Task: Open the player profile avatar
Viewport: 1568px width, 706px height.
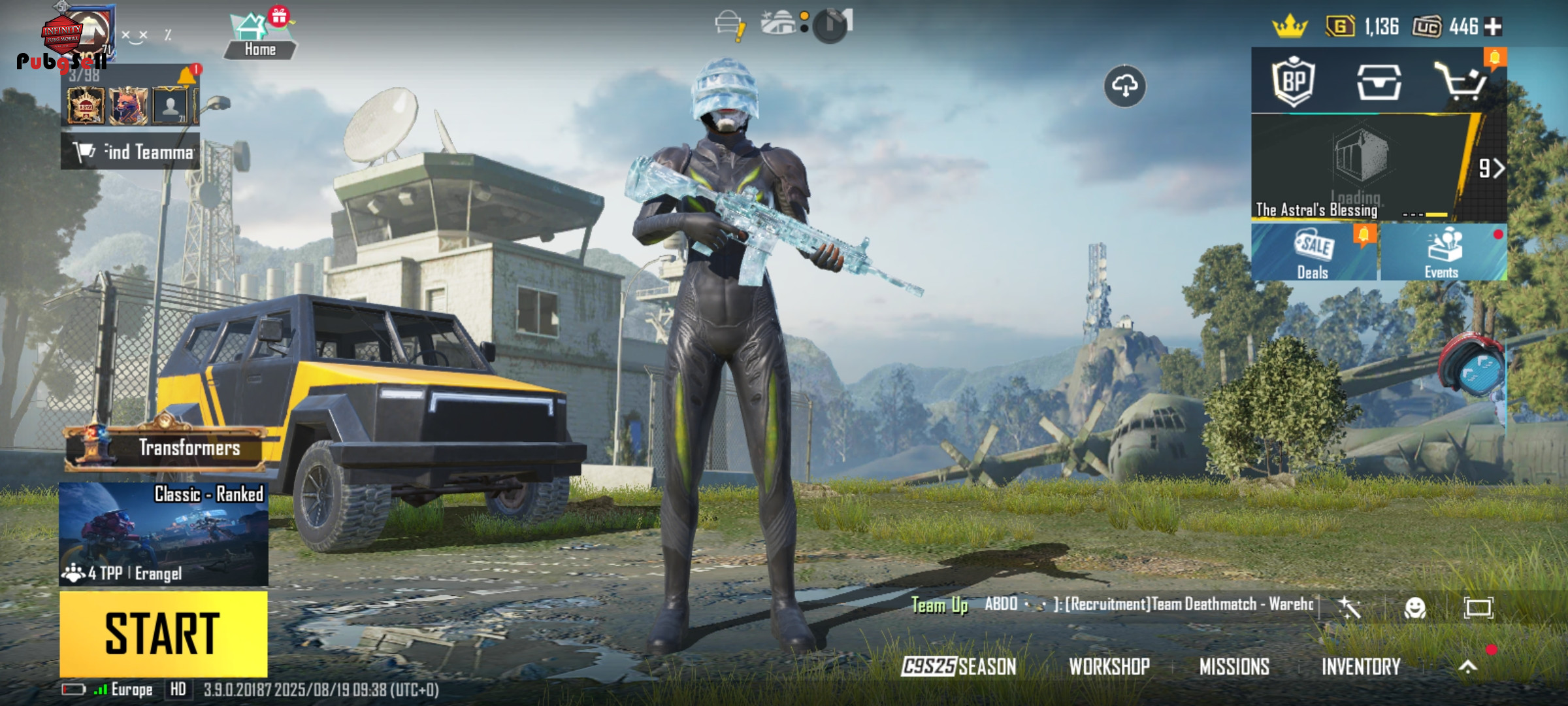Action: 88,33
